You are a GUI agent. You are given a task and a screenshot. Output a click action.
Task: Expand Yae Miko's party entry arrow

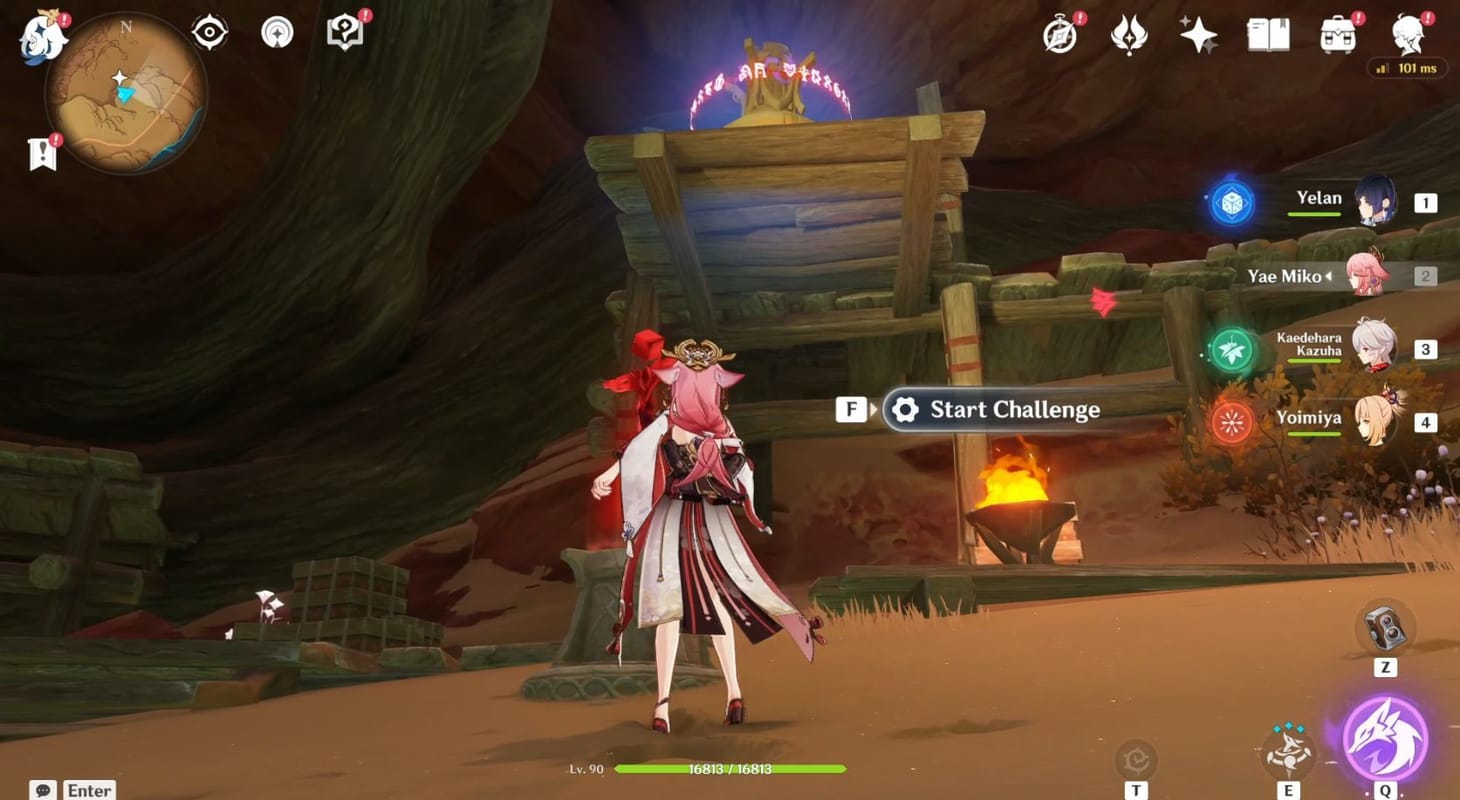coord(1327,276)
